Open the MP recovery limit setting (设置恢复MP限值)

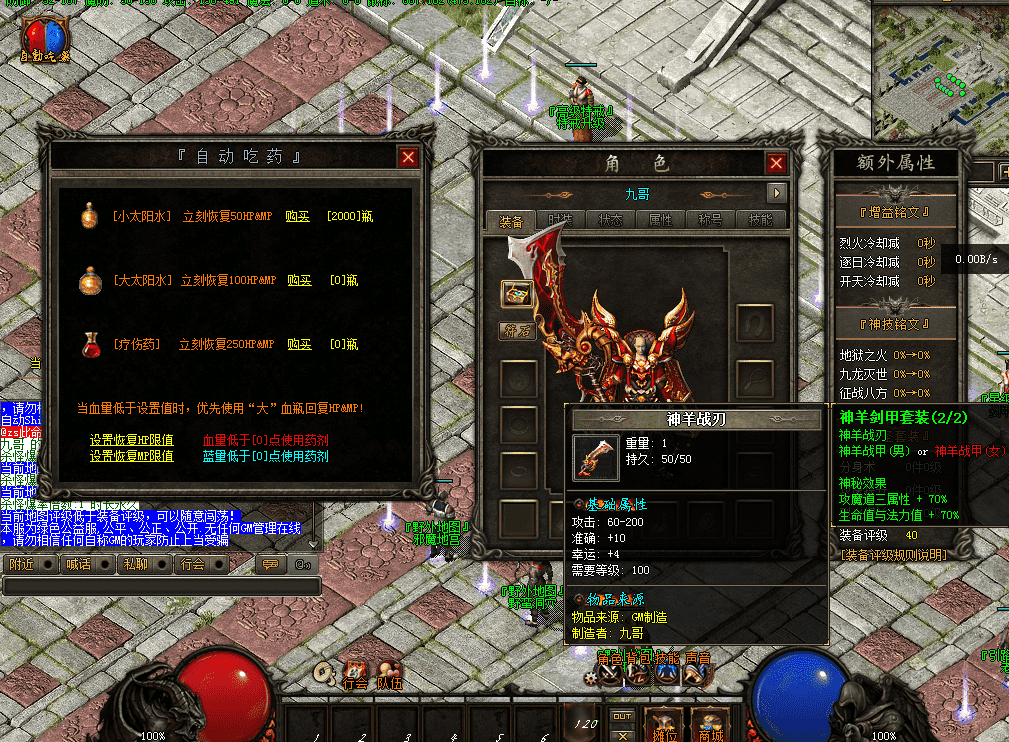(x=131, y=456)
